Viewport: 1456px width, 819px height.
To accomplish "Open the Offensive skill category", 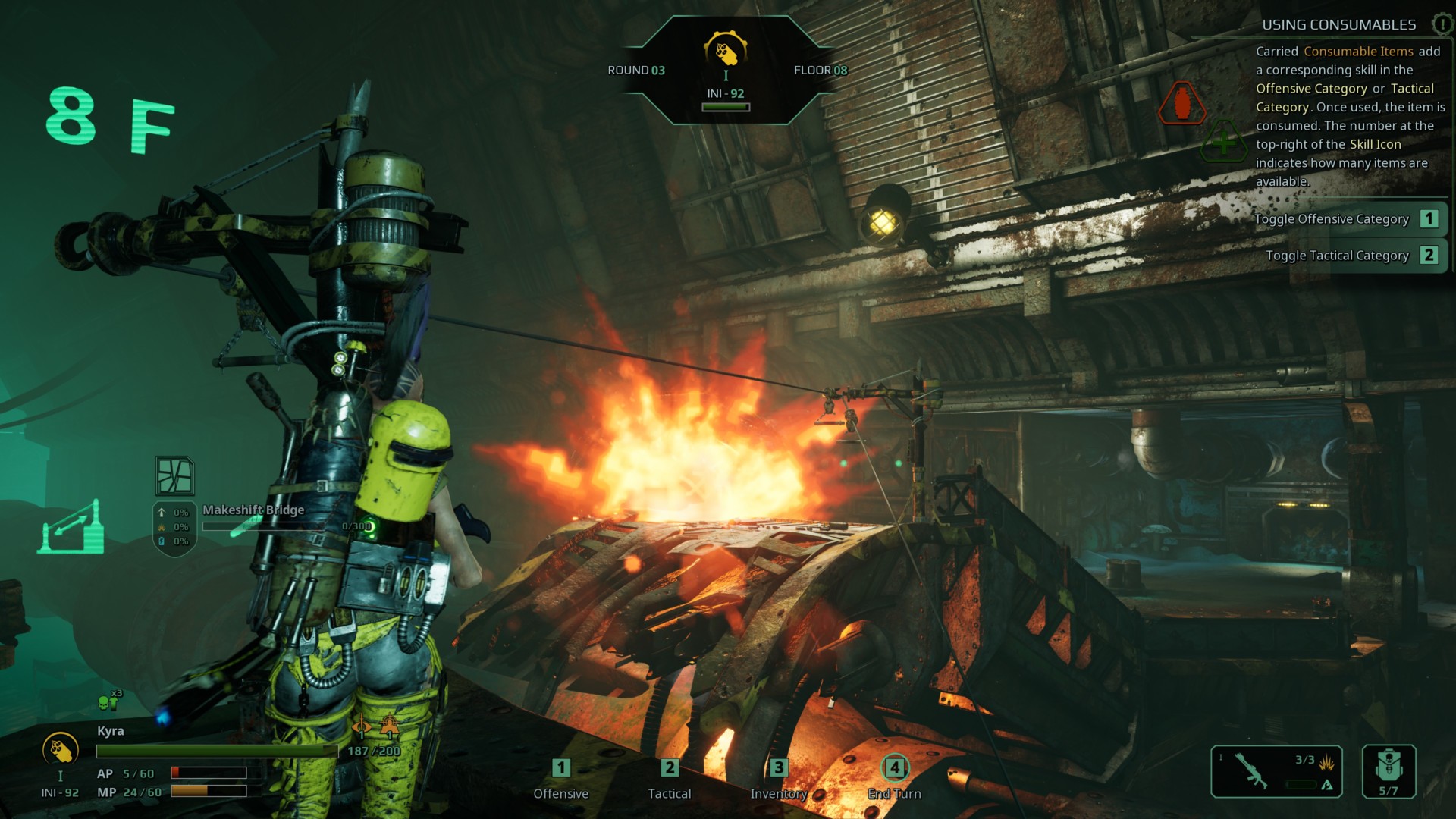I will coord(561,780).
